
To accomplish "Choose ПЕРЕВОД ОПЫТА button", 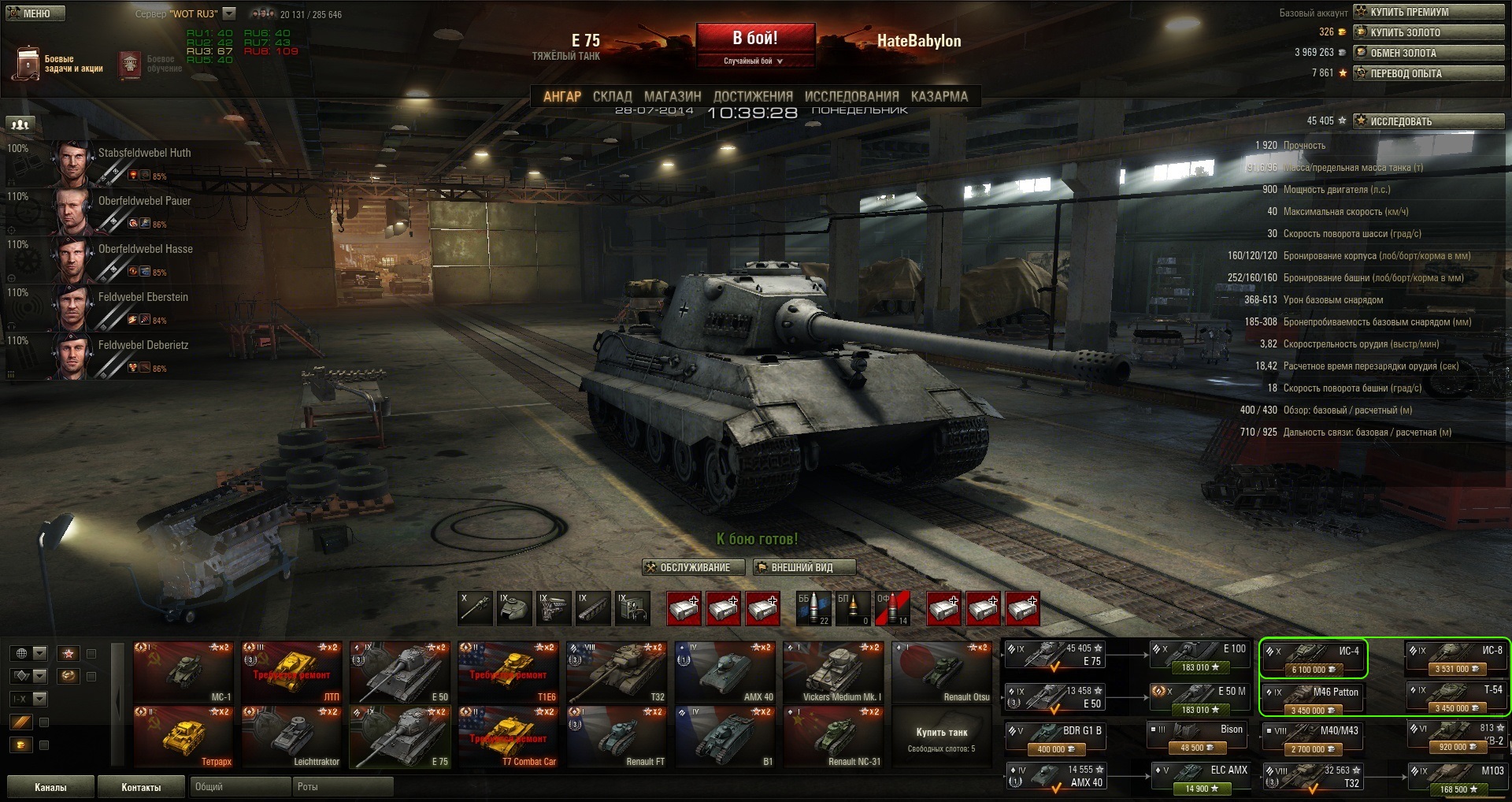I will tap(1428, 73).
